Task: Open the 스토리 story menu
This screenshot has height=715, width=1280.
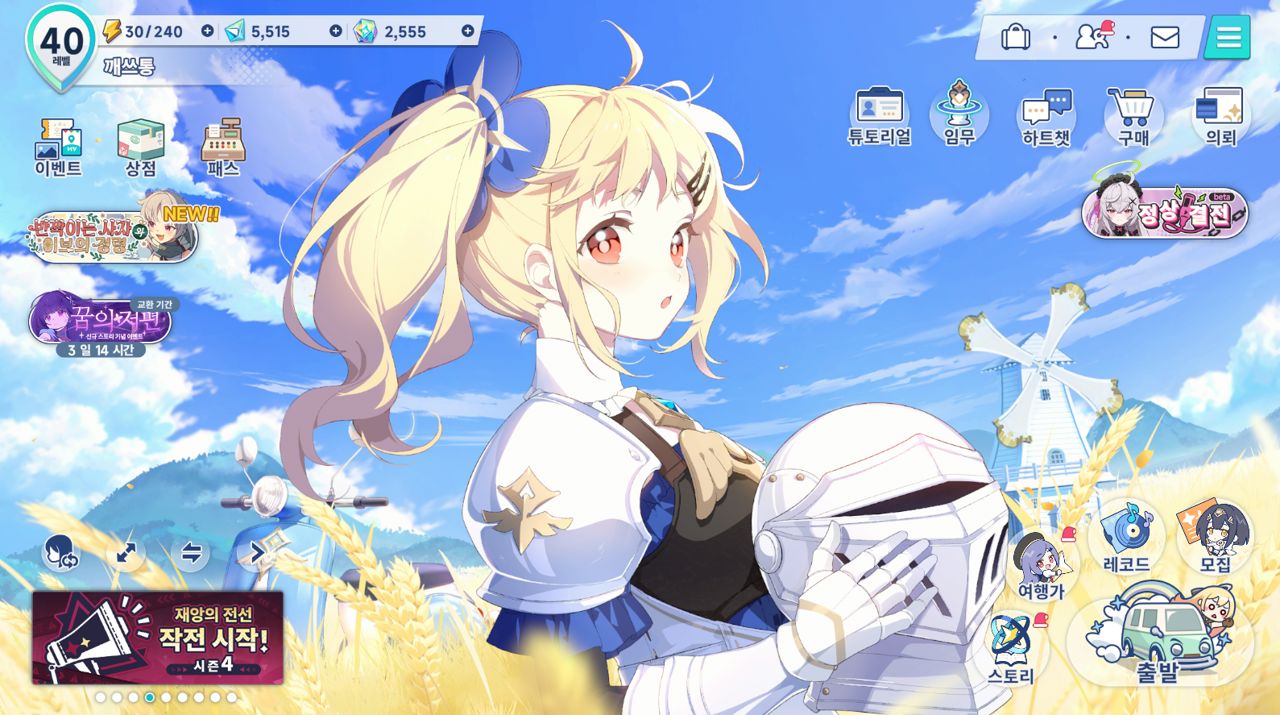Action: [1011, 649]
